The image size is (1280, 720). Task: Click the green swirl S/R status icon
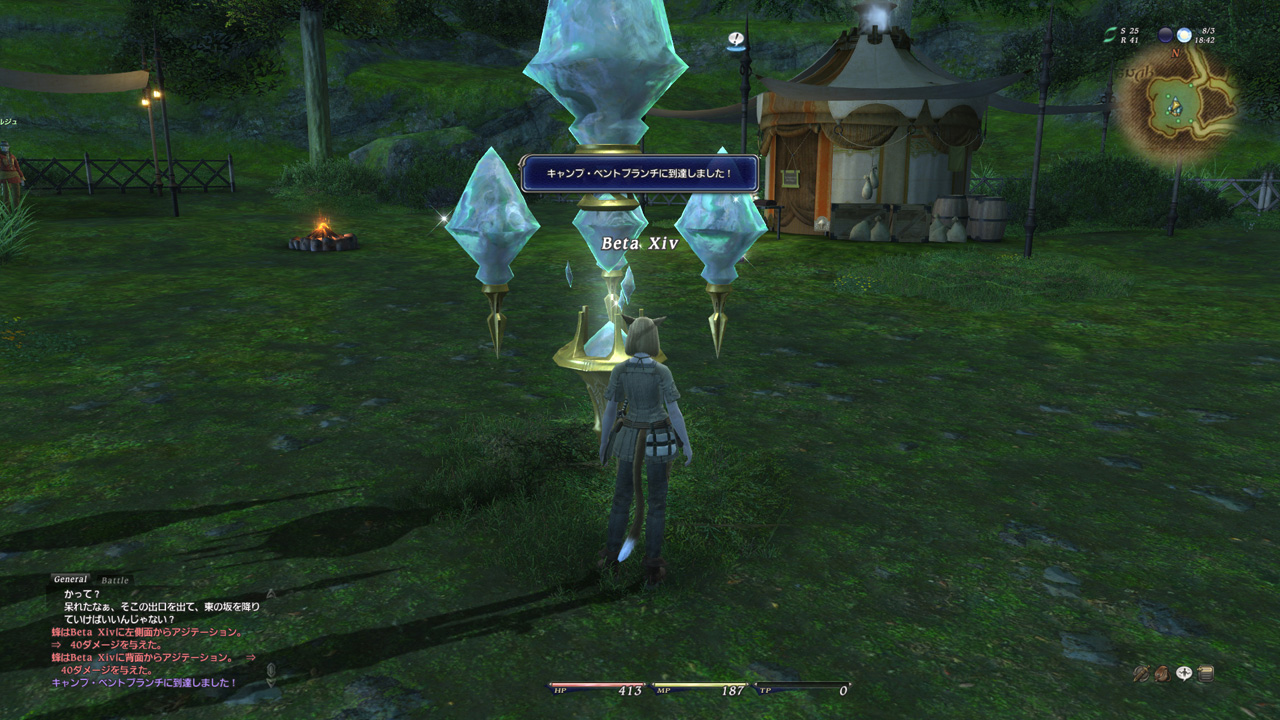tap(1108, 35)
